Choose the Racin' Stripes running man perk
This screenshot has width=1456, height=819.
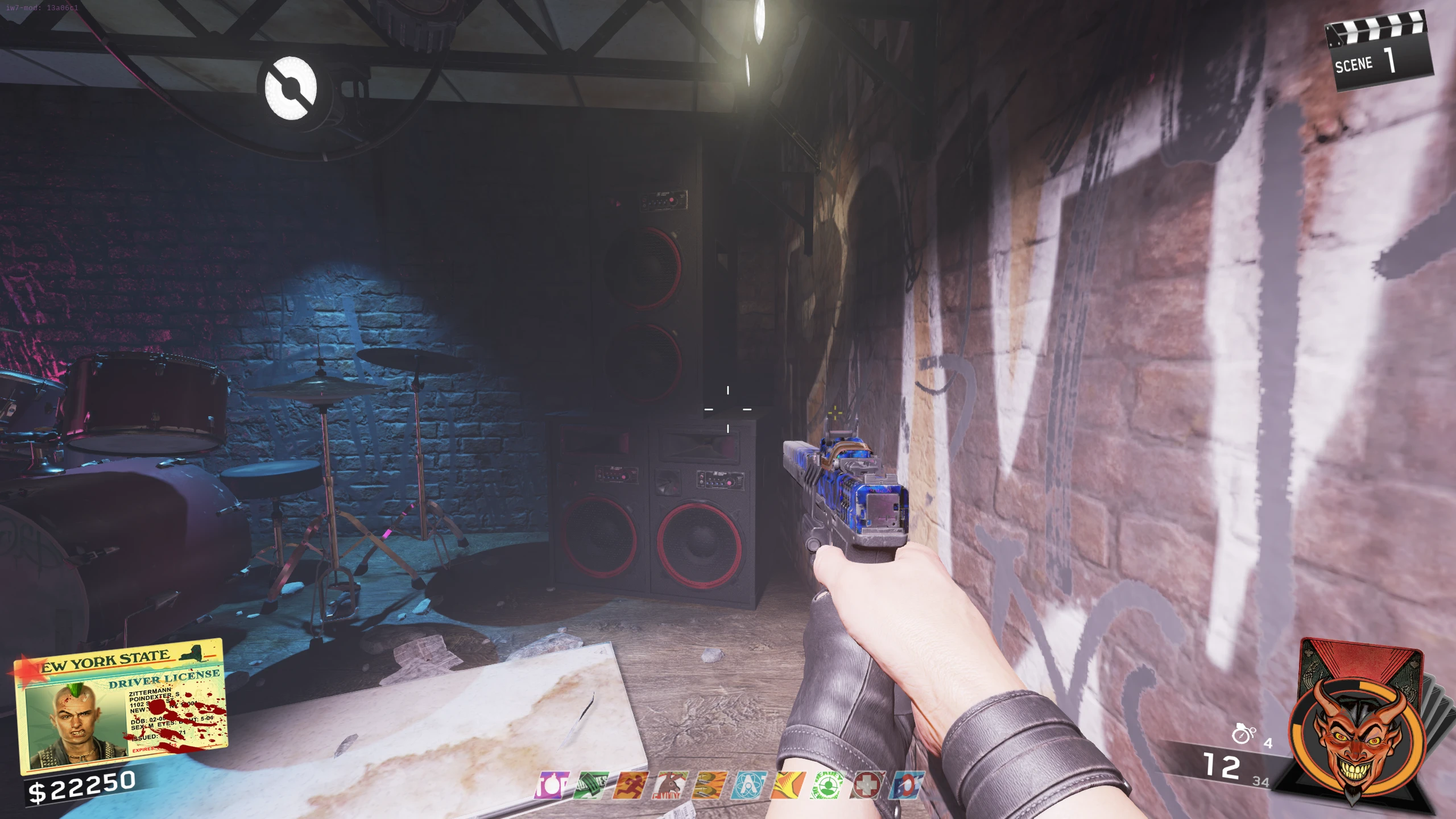click(630, 786)
